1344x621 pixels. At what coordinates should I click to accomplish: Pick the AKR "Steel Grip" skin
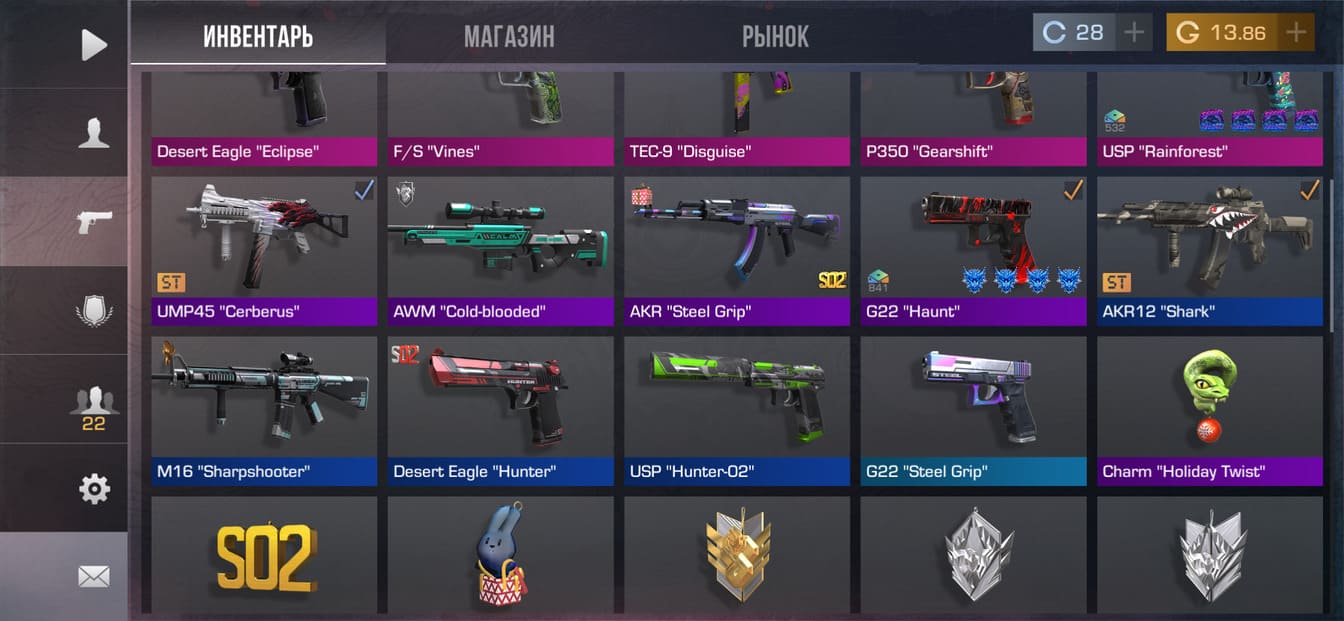tap(736, 250)
